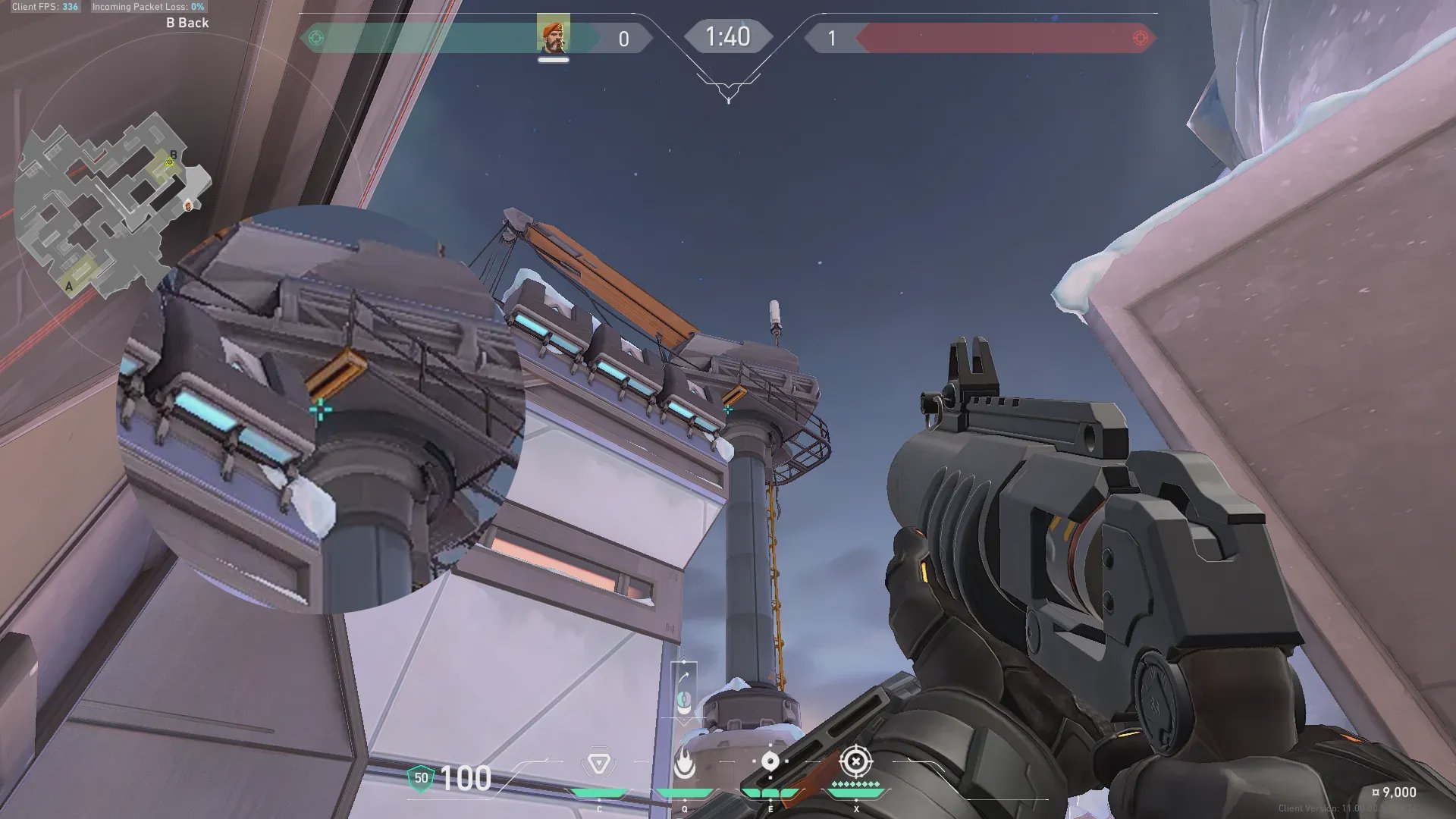Select the B site marker on minimap

[x=172, y=156]
